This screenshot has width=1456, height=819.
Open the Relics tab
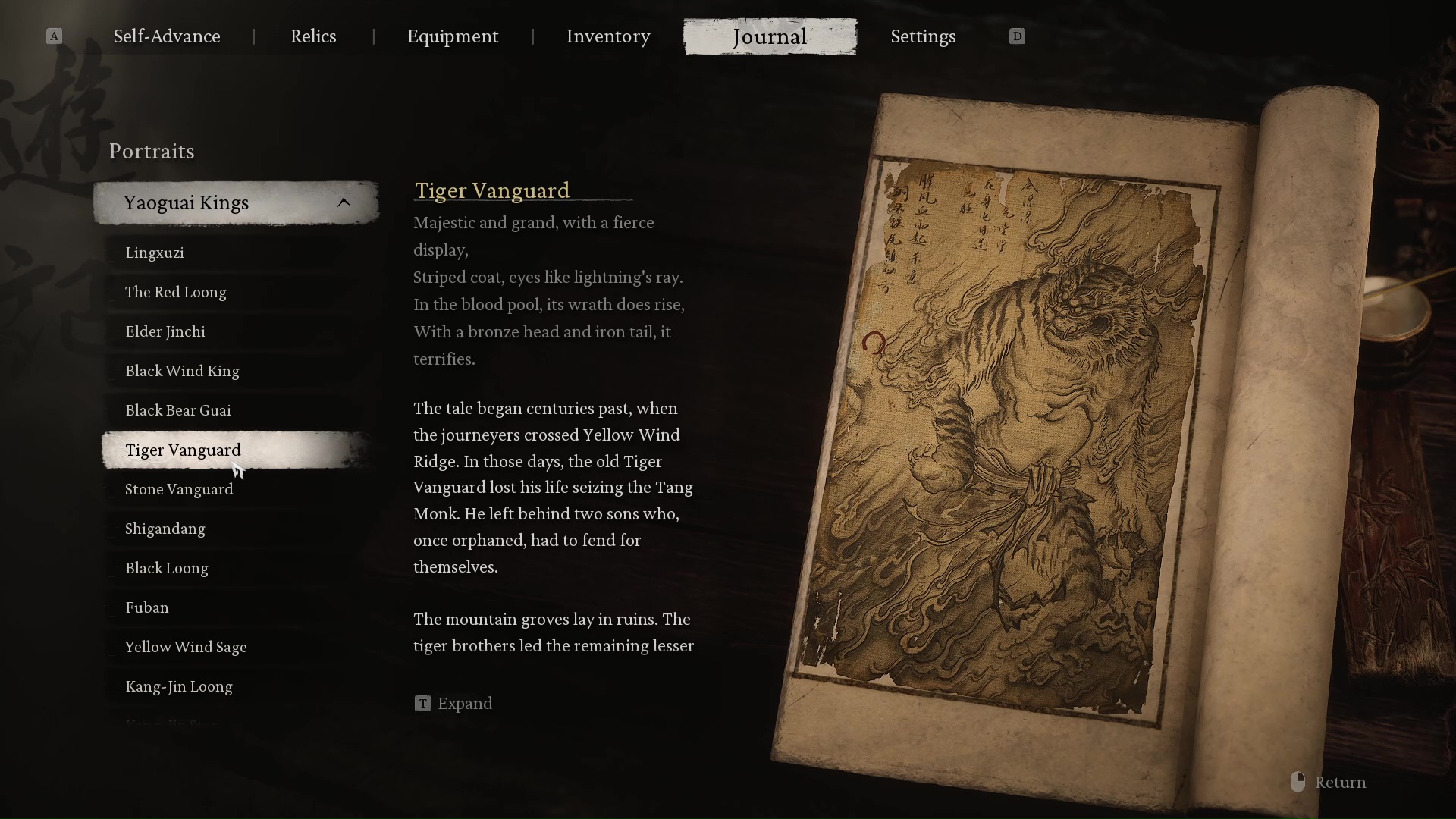(x=313, y=36)
